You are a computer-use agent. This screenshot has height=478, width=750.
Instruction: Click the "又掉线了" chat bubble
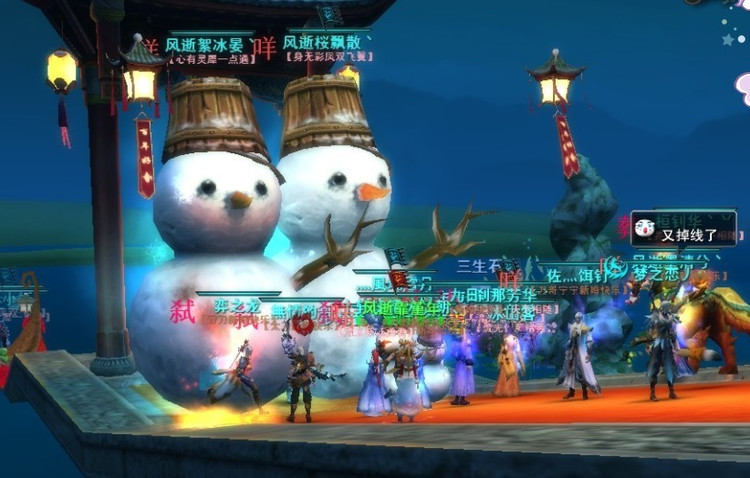[x=684, y=233]
